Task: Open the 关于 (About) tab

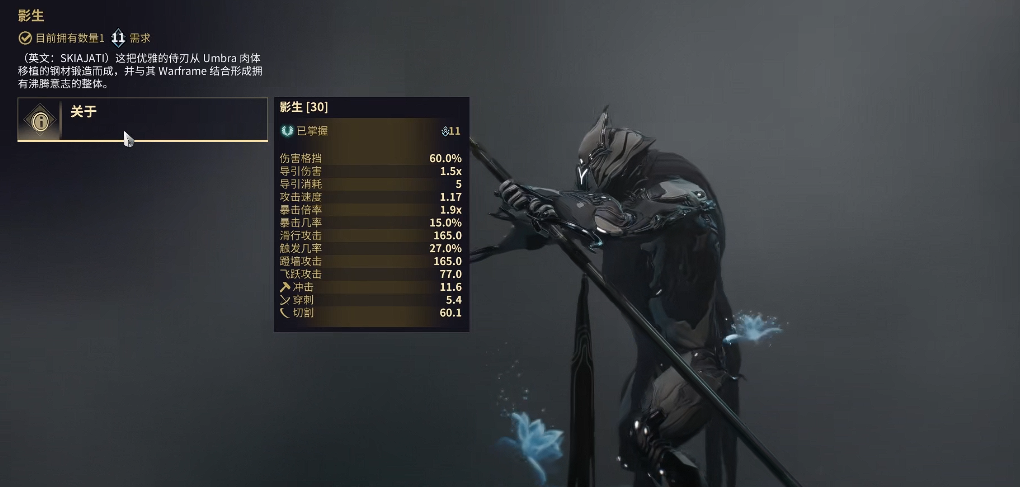Action: coord(142,120)
